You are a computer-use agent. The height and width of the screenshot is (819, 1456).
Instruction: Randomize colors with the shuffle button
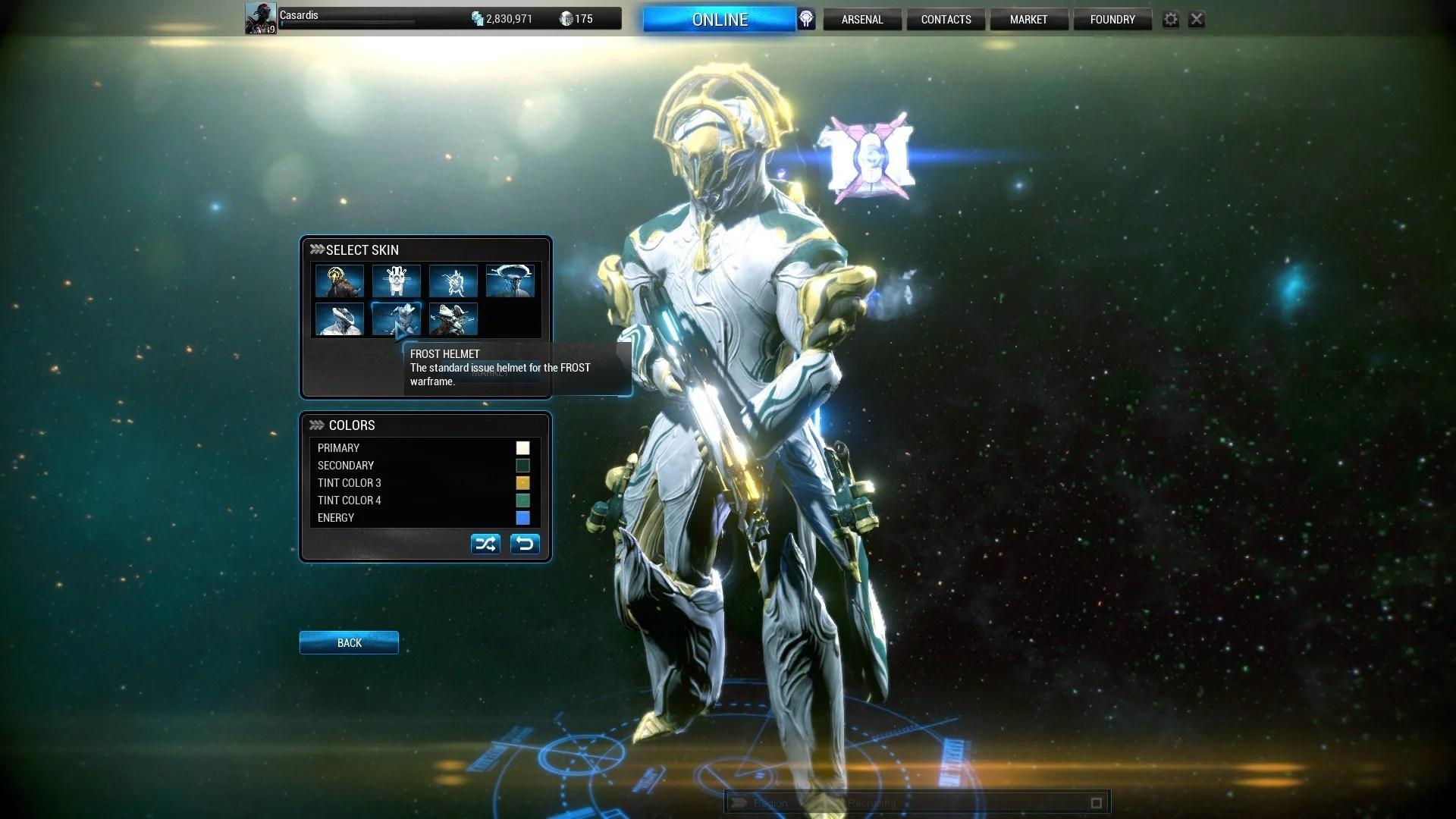point(485,544)
